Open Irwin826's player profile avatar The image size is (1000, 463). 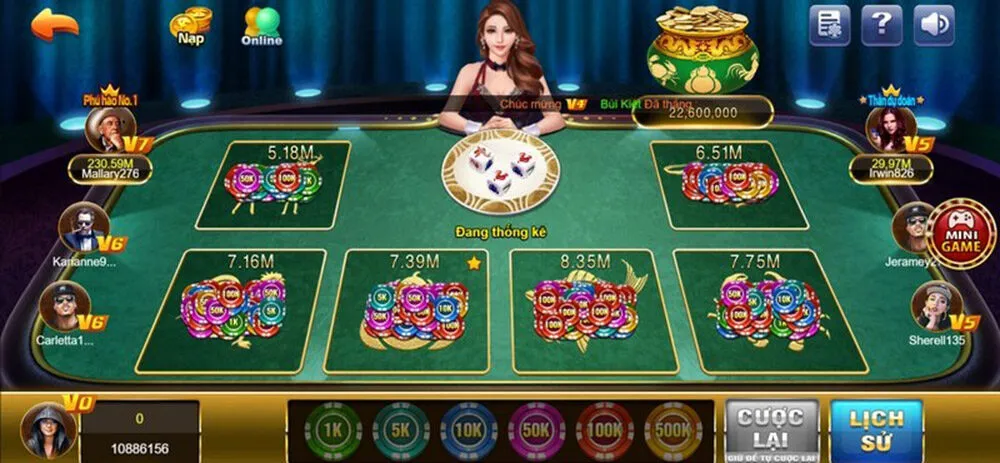click(889, 128)
